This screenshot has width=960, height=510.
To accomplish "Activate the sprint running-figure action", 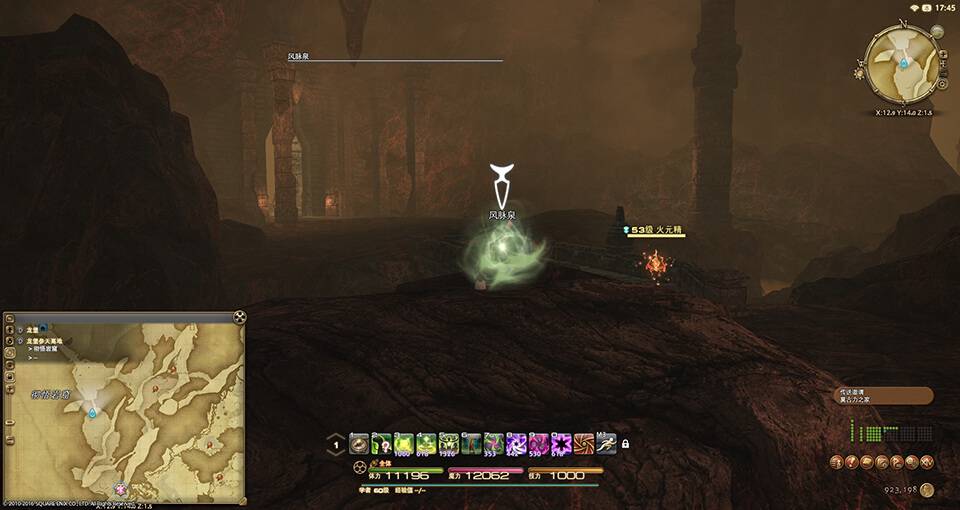I will point(606,444).
